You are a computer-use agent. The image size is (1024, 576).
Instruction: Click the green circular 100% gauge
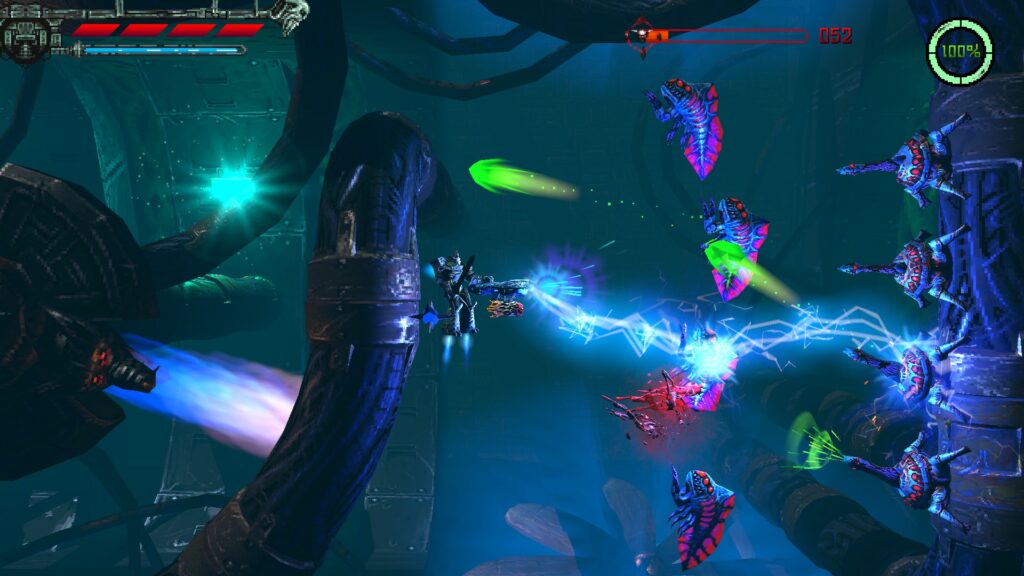(960, 50)
